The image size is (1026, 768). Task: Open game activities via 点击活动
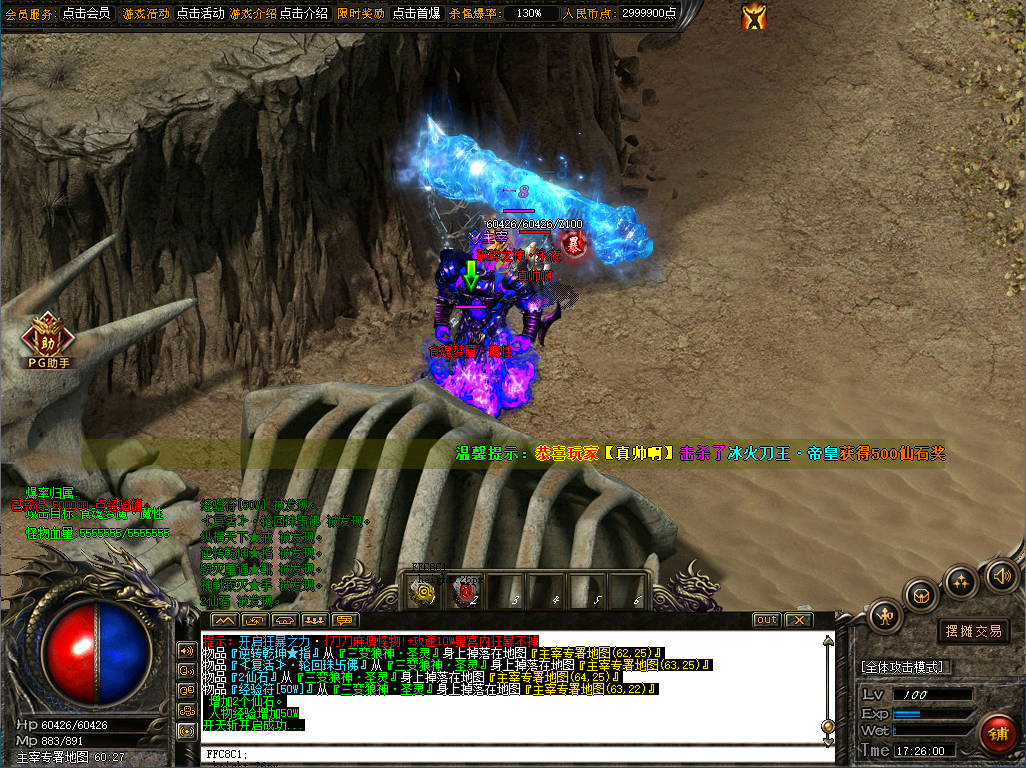pos(200,14)
